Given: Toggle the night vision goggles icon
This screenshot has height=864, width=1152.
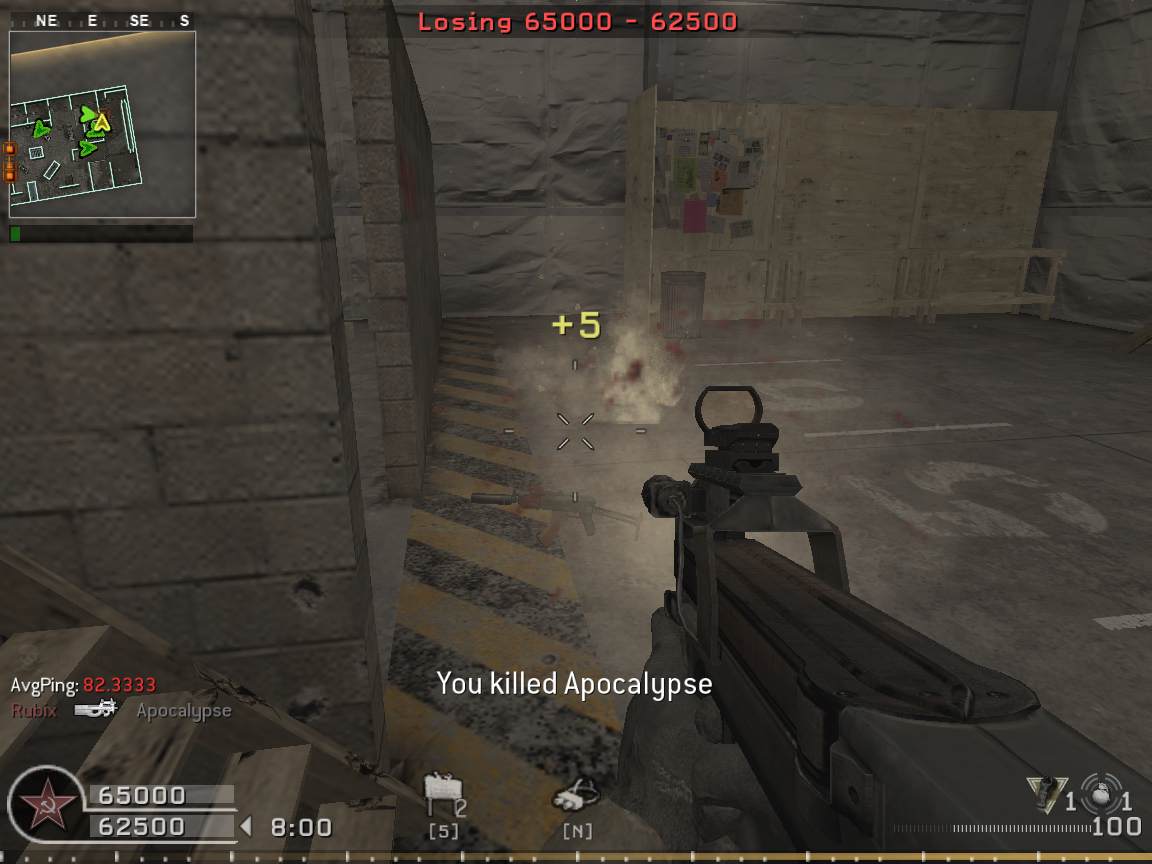Looking at the screenshot, I should 578,798.
